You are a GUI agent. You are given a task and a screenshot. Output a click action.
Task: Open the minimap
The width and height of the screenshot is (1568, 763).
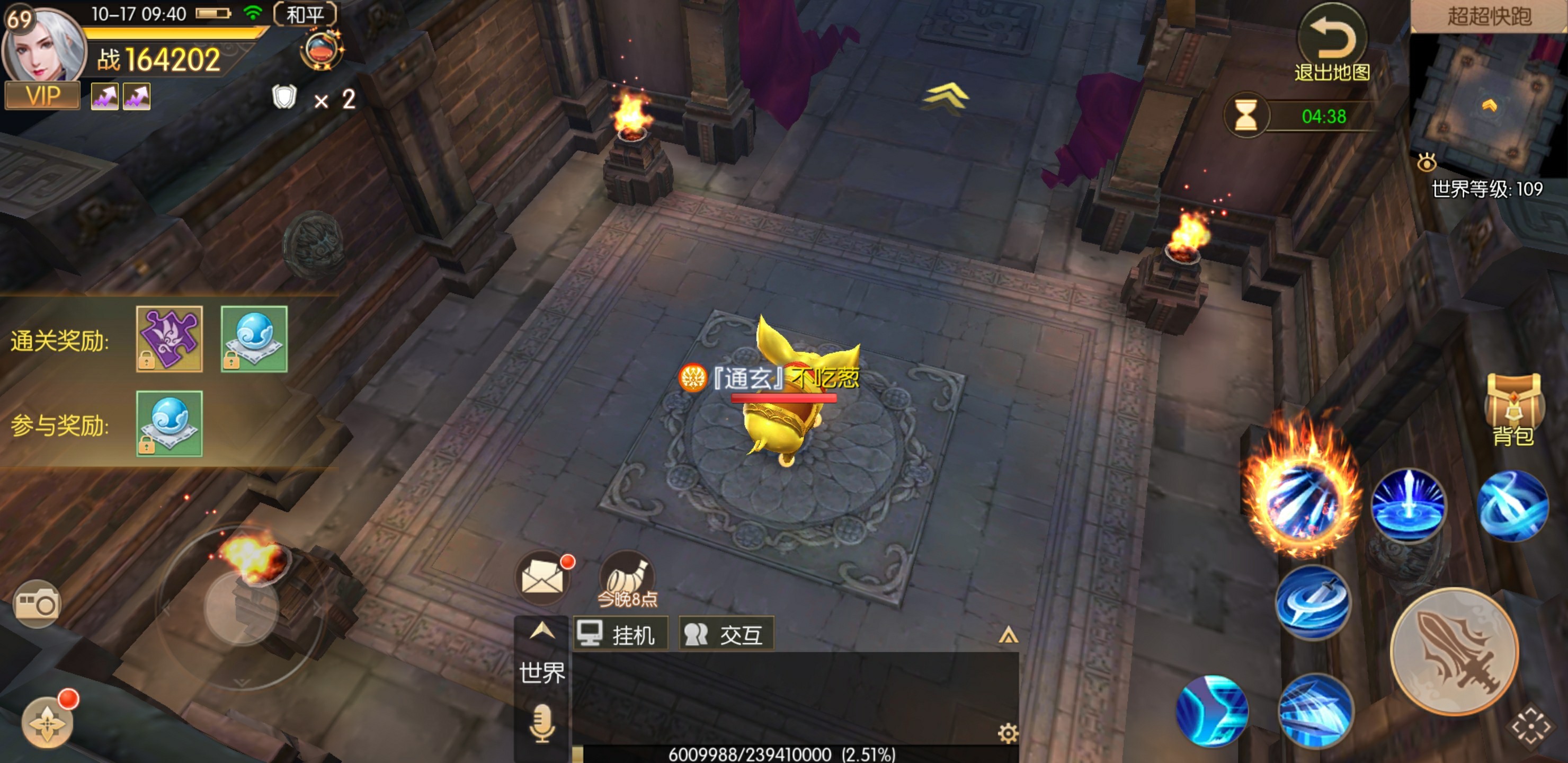[x=1490, y=102]
